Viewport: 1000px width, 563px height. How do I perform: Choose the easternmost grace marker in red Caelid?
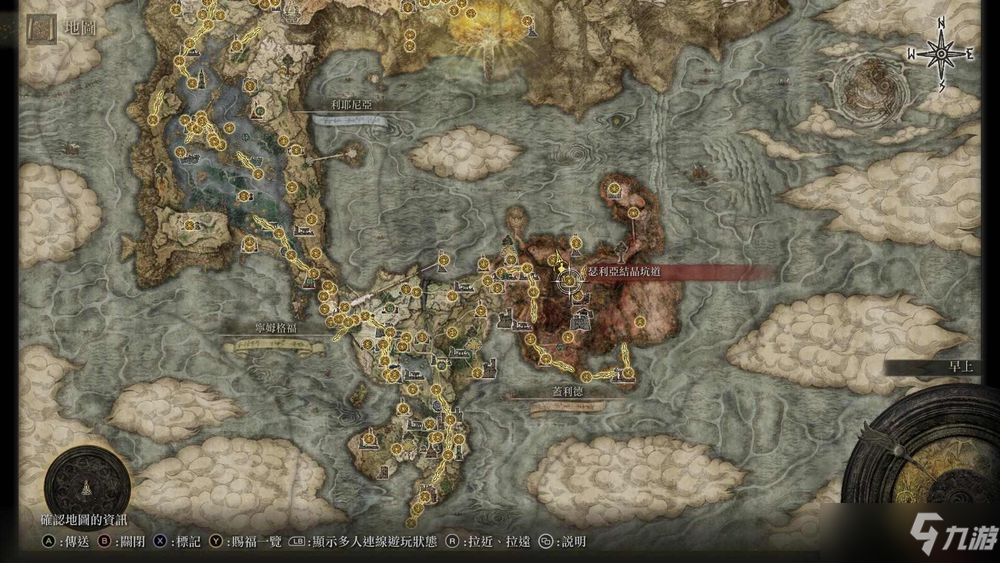(641, 321)
